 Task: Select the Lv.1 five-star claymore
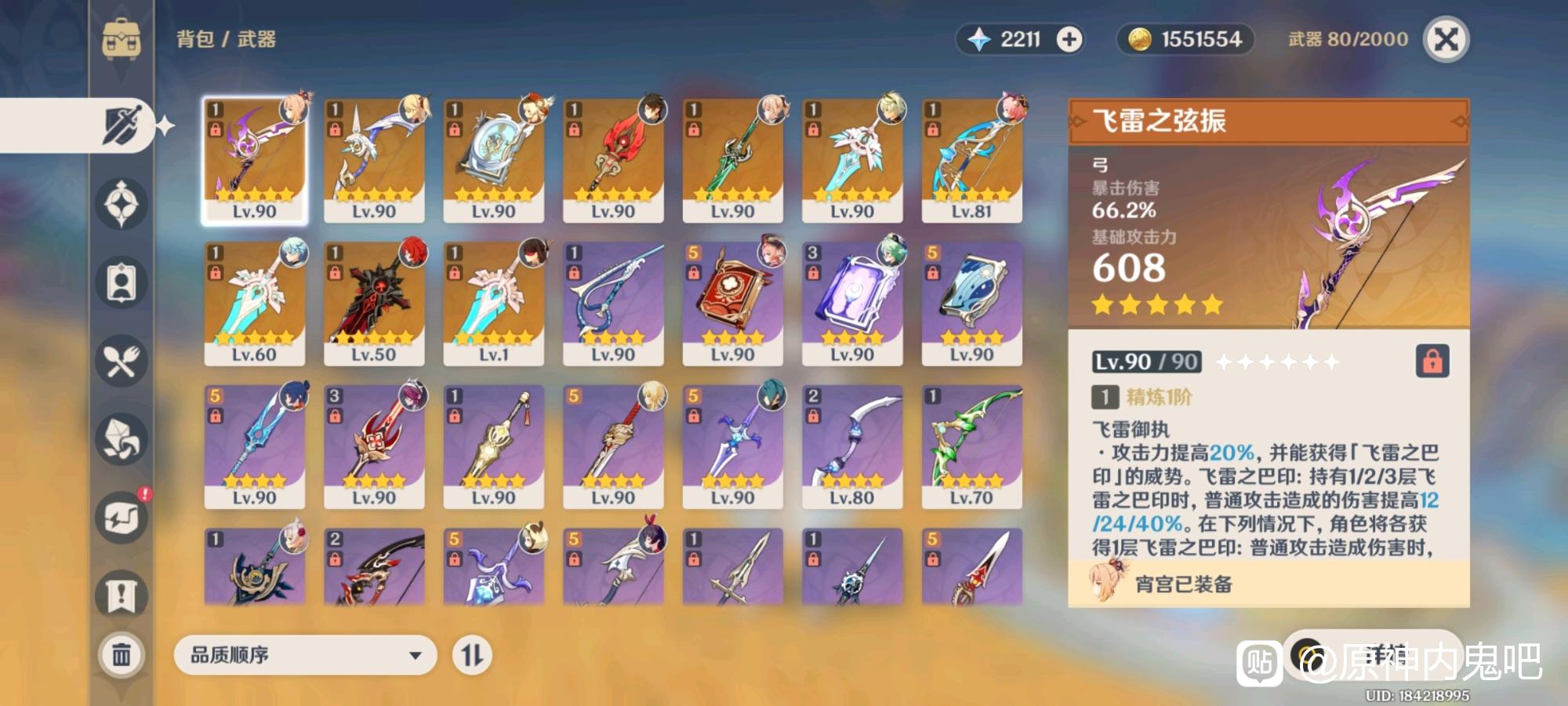(x=493, y=303)
